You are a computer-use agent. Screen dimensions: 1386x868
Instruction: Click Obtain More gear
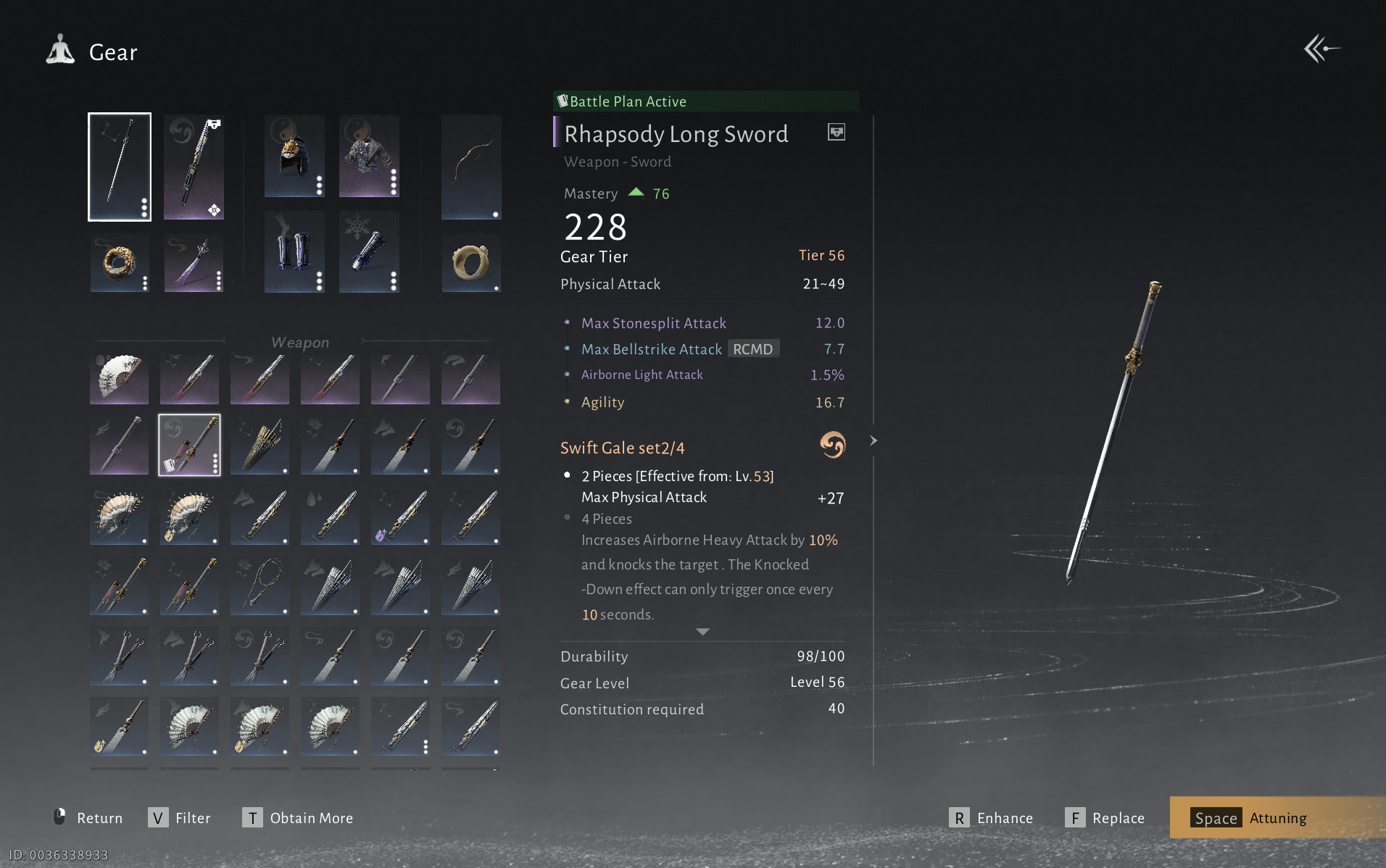click(298, 818)
